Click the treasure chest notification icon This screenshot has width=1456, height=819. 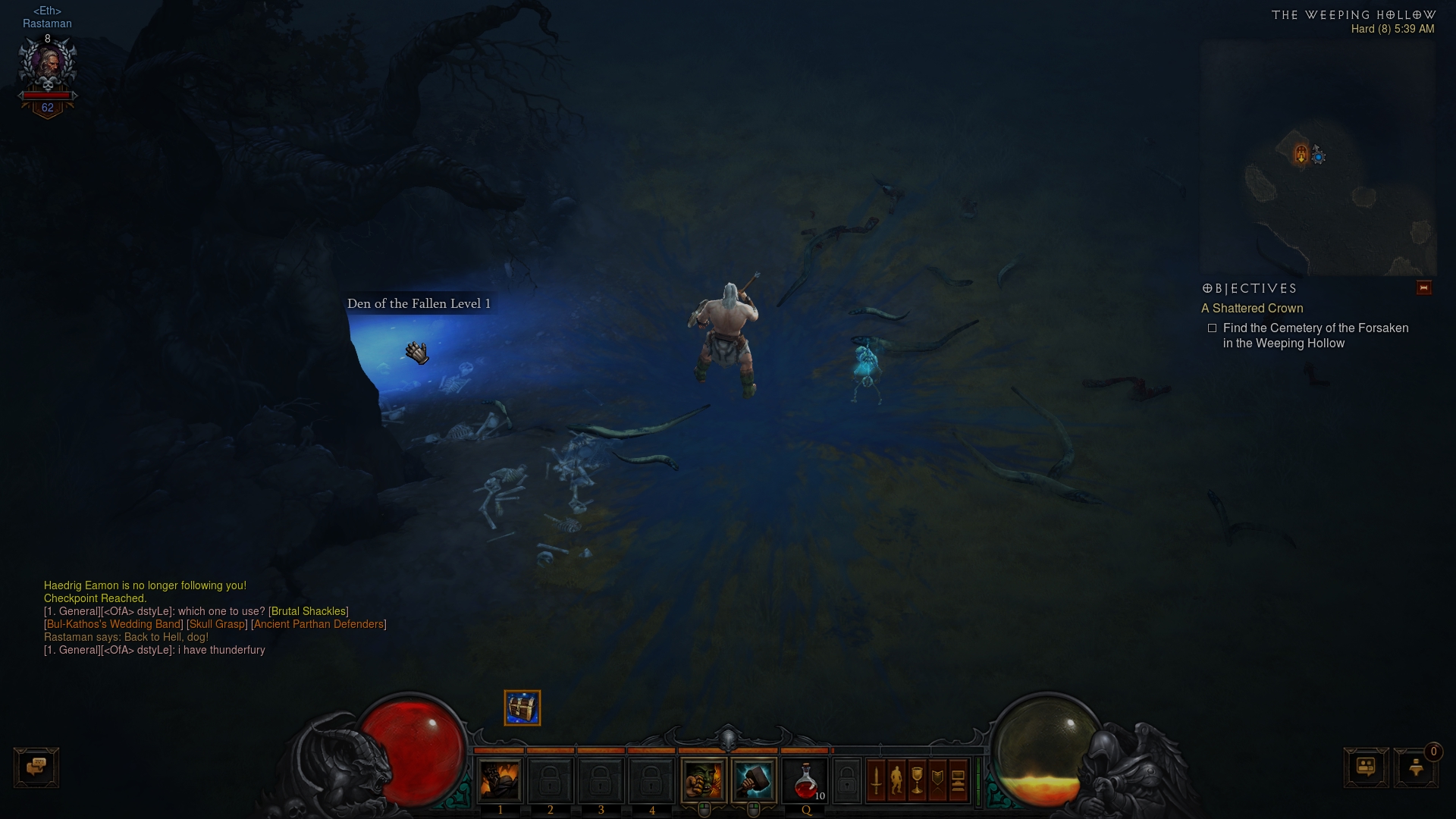click(x=522, y=708)
